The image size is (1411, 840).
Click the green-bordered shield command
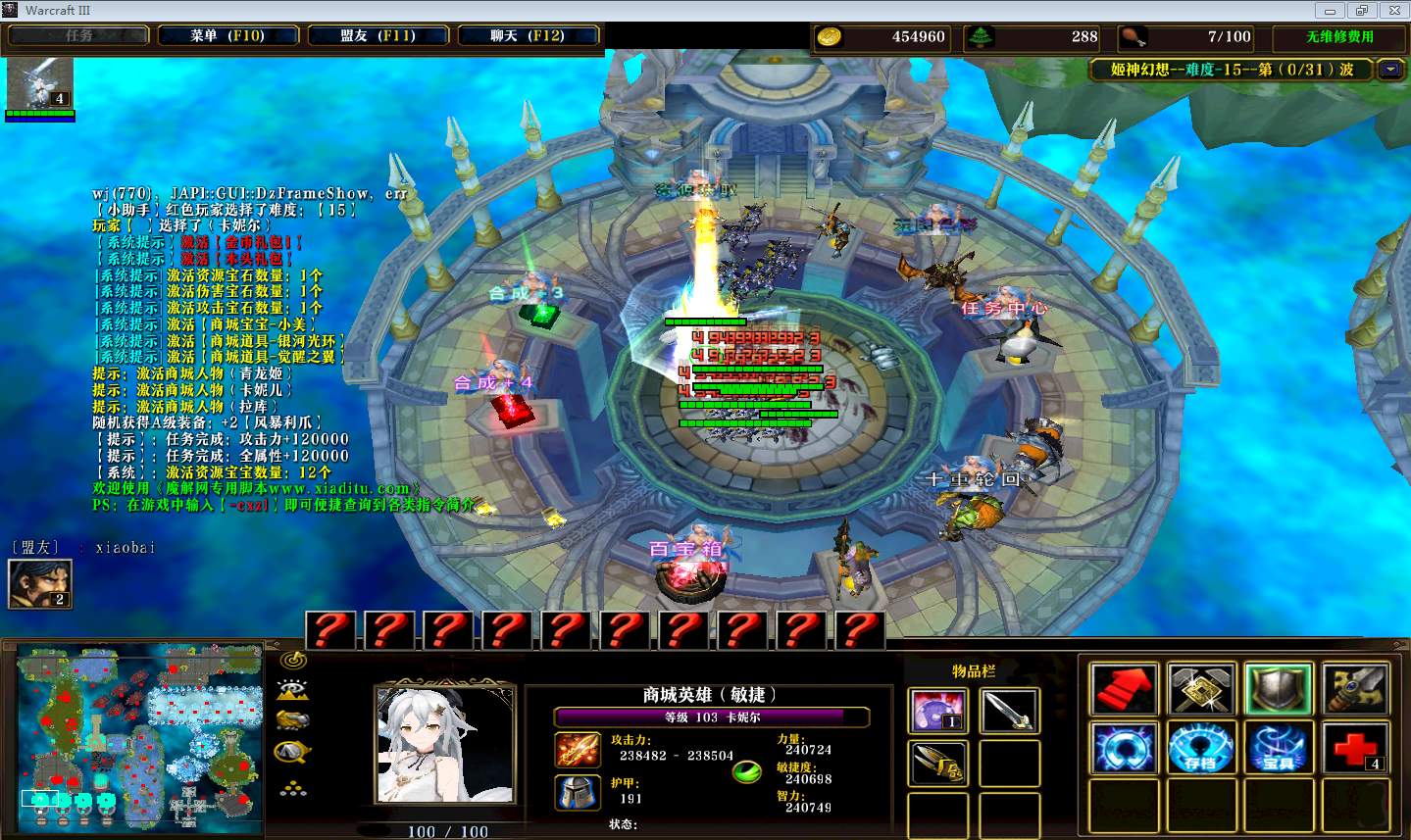1279,688
